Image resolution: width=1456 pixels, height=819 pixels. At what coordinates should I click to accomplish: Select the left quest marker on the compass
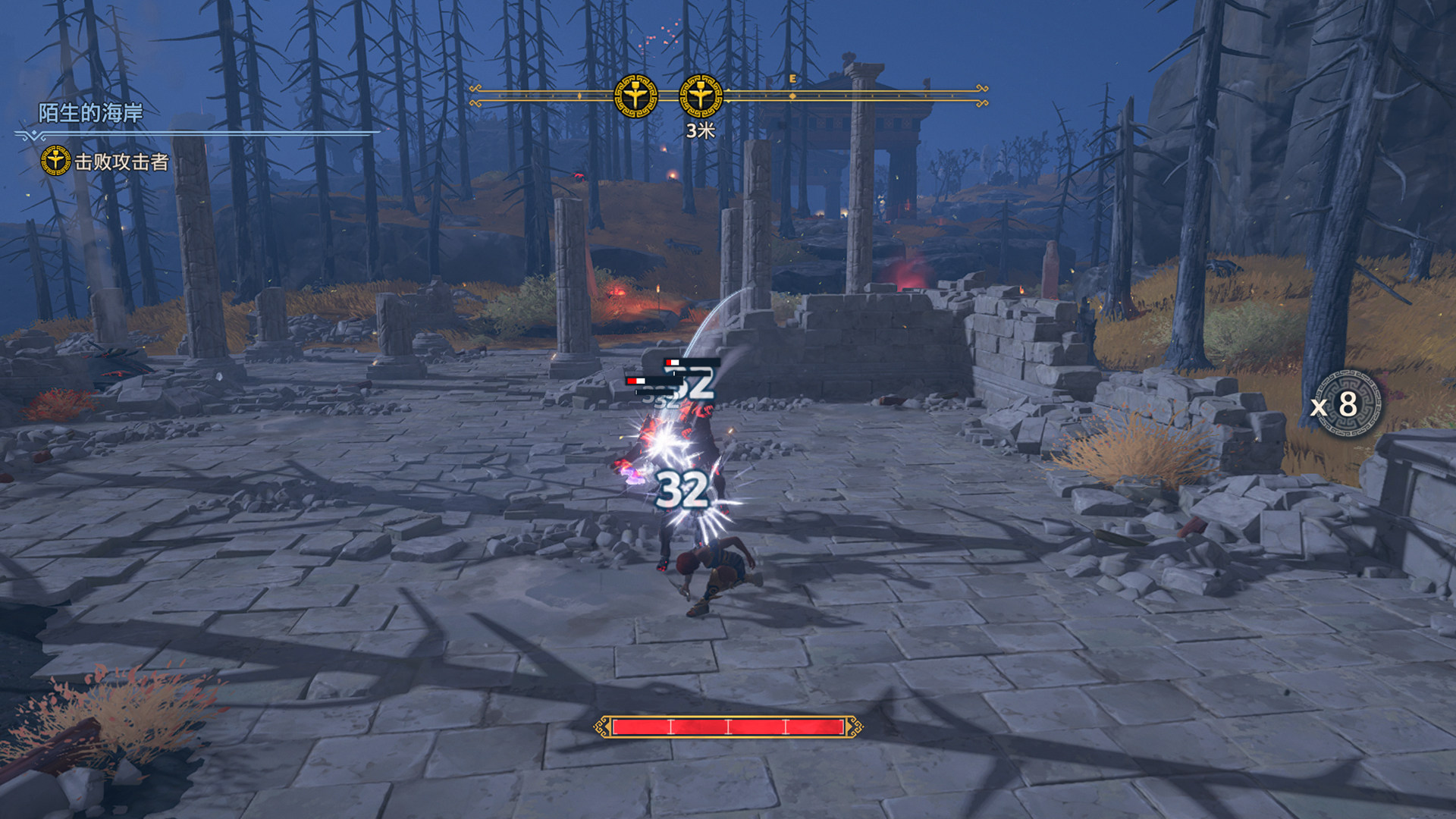tap(635, 96)
